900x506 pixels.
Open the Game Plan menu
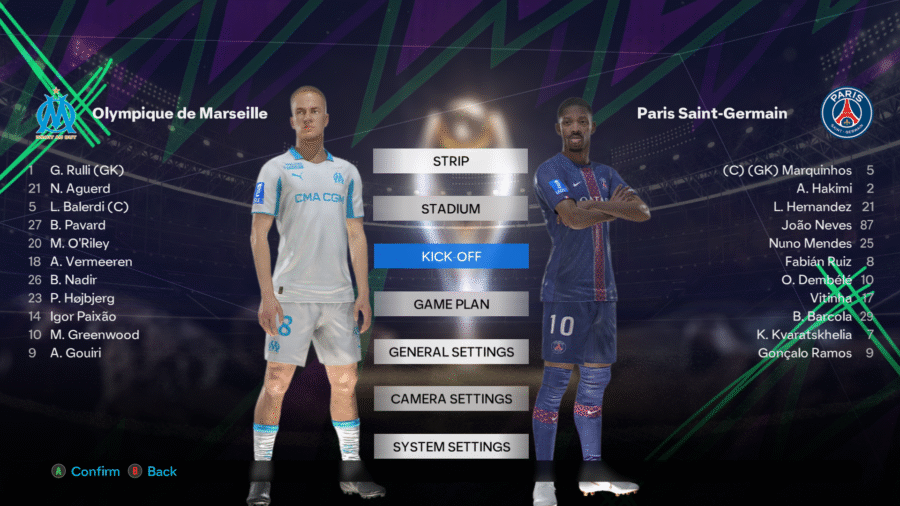pyautogui.click(x=450, y=304)
